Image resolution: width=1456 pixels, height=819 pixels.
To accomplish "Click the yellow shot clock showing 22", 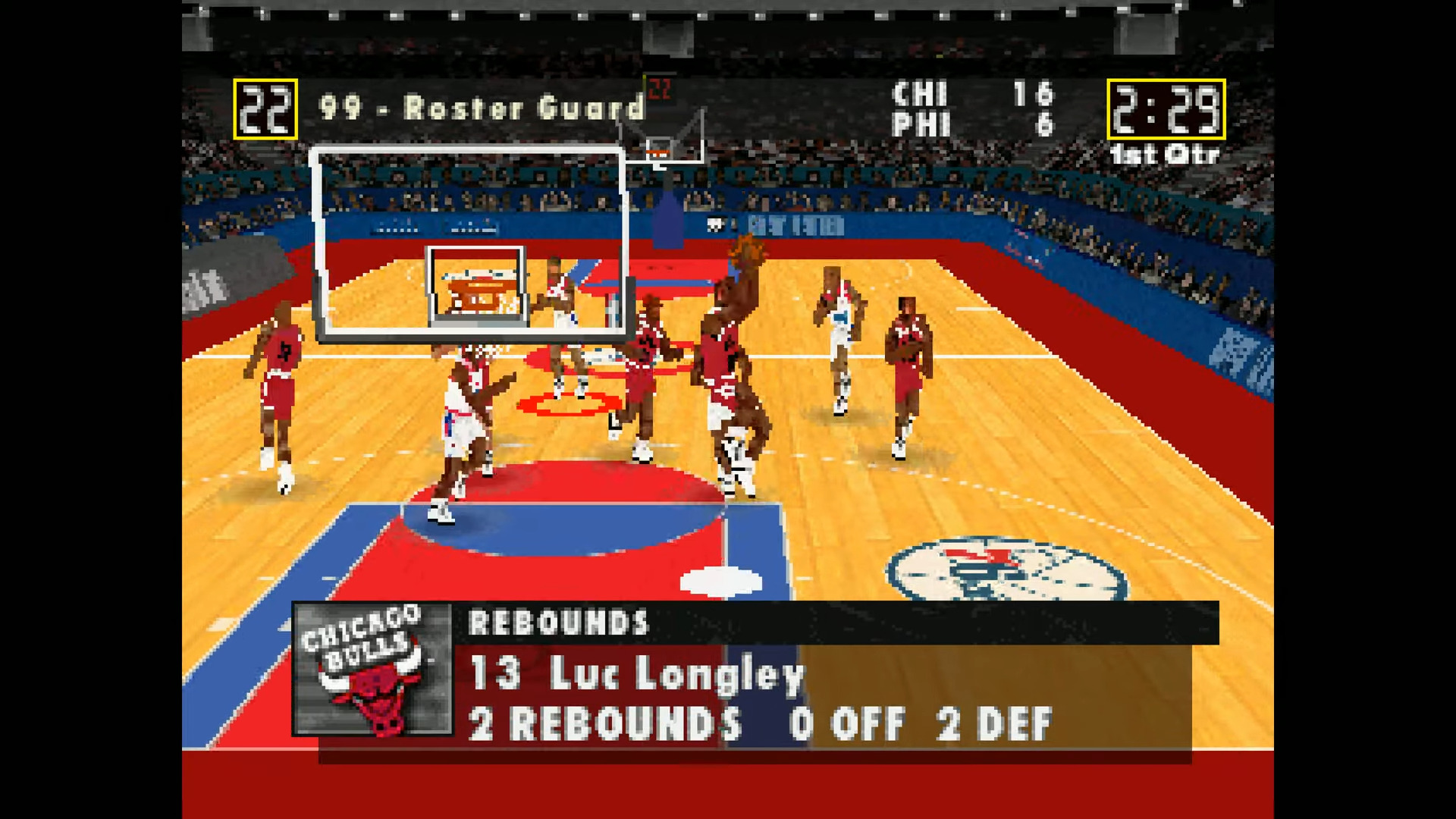I will click(x=264, y=110).
